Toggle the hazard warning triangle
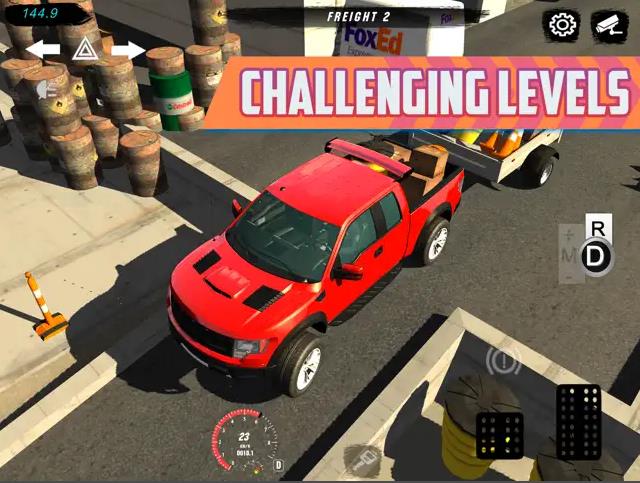640x483 pixels. point(85,49)
